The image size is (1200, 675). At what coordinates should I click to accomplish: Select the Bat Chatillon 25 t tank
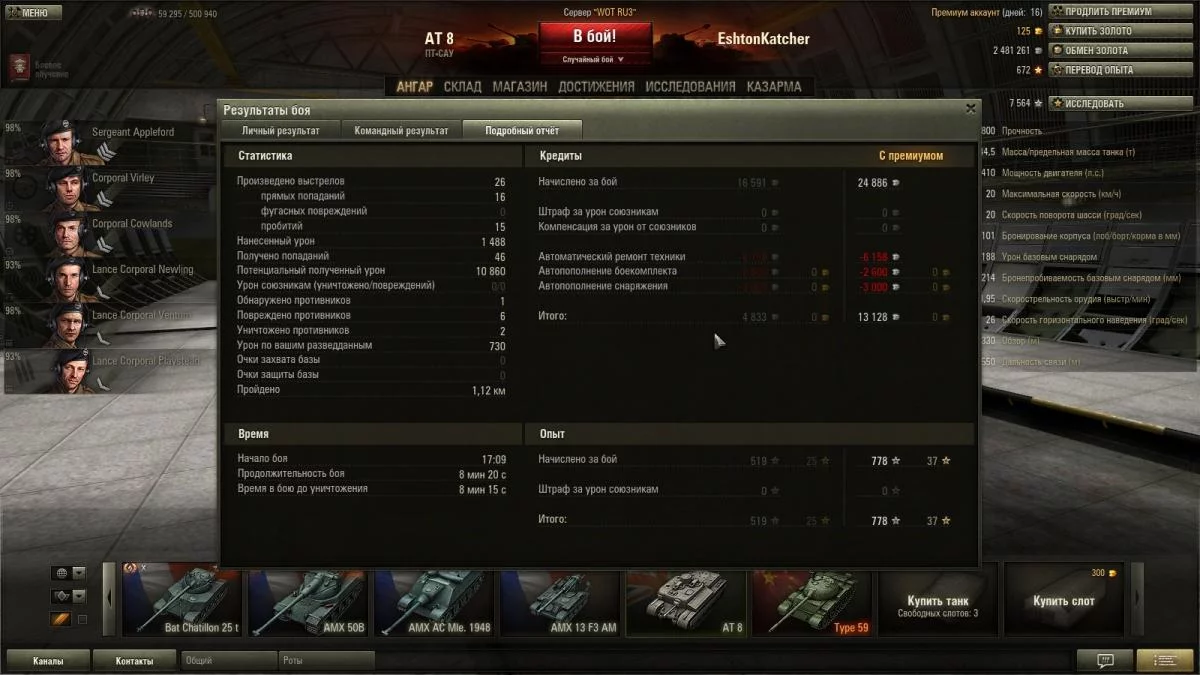coord(183,600)
